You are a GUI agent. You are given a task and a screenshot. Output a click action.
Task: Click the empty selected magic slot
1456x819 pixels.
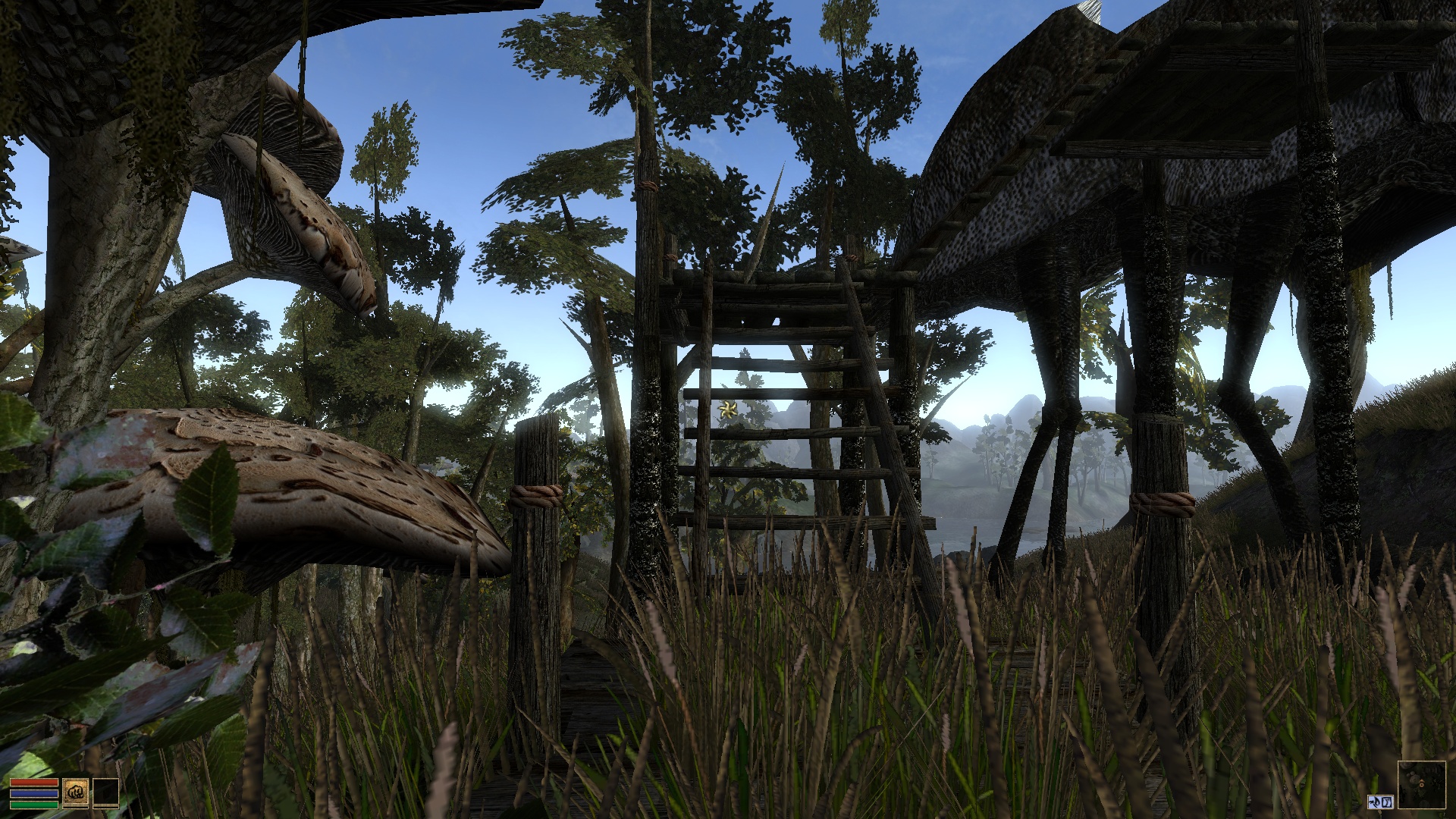pyautogui.click(x=105, y=792)
